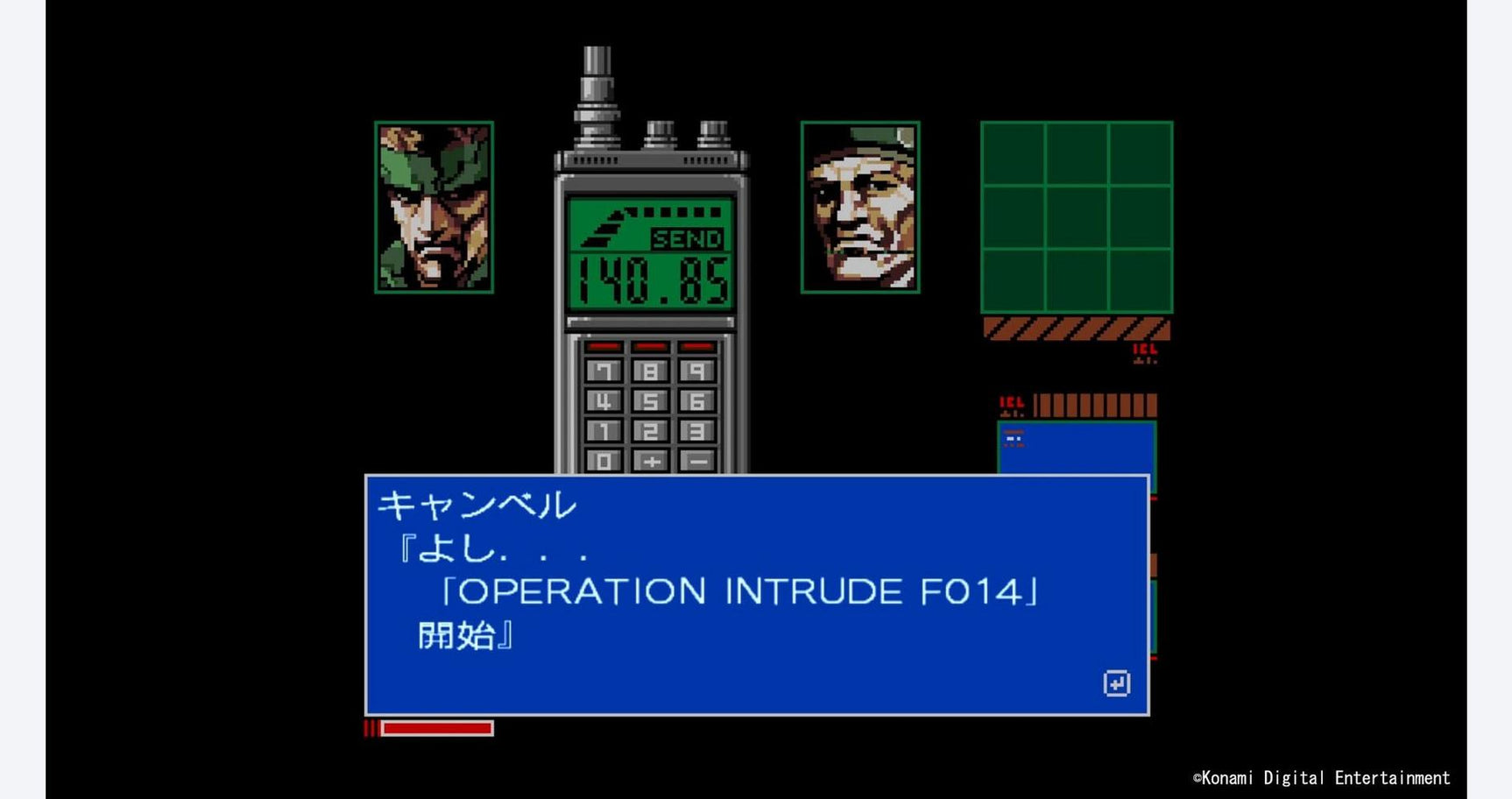Toggle the first red switch above the keypad
This screenshot has width=1512, height=799.
point(604,346)
